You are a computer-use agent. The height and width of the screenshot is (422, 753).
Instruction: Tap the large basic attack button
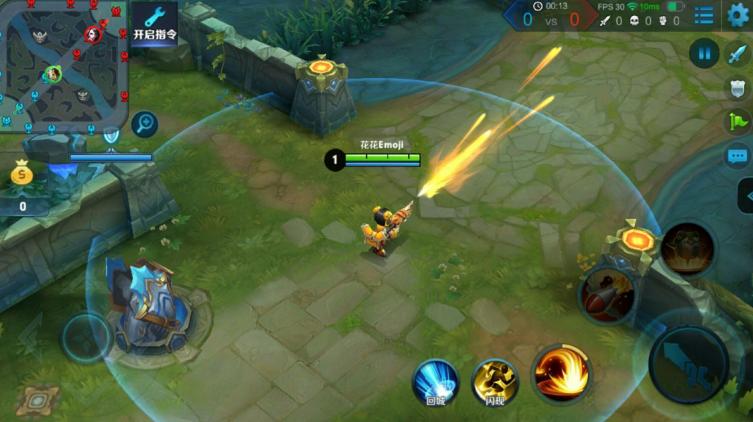(x=688, y=362)
